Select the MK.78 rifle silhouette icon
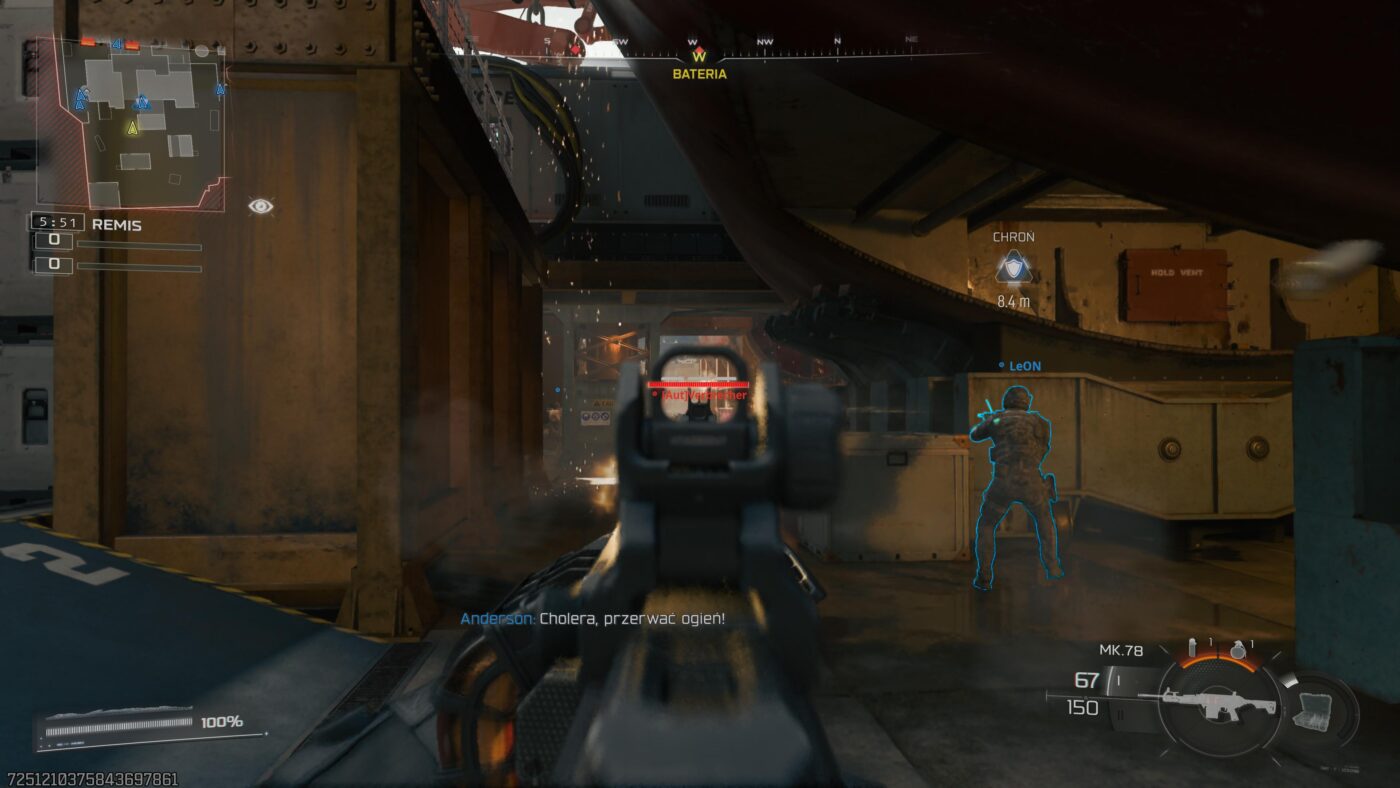The width and height of the screenshot is (1400, 788). point(1222,703)
